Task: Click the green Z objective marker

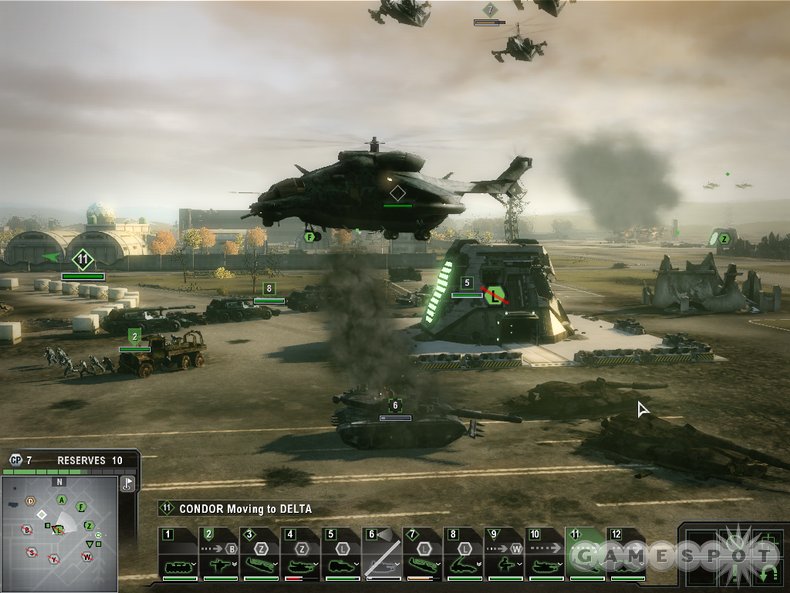Action: click(724, 238)
